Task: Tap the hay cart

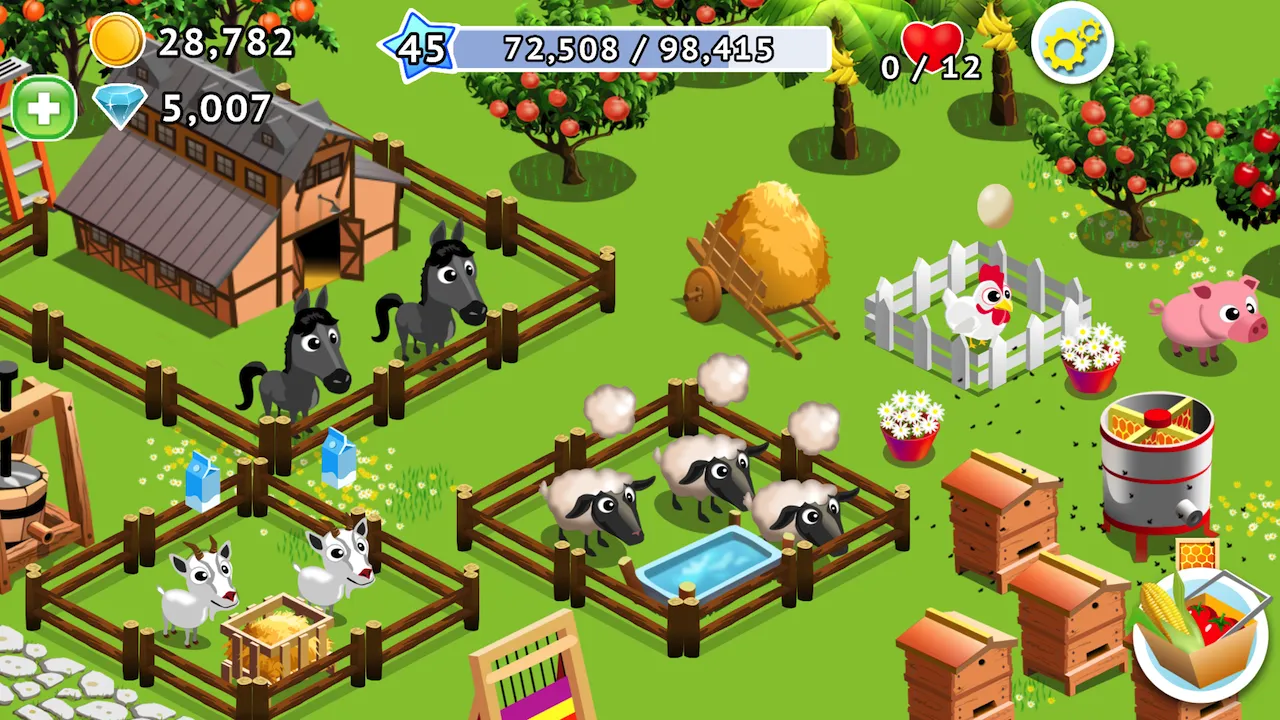Action: (x=770, y=250)
